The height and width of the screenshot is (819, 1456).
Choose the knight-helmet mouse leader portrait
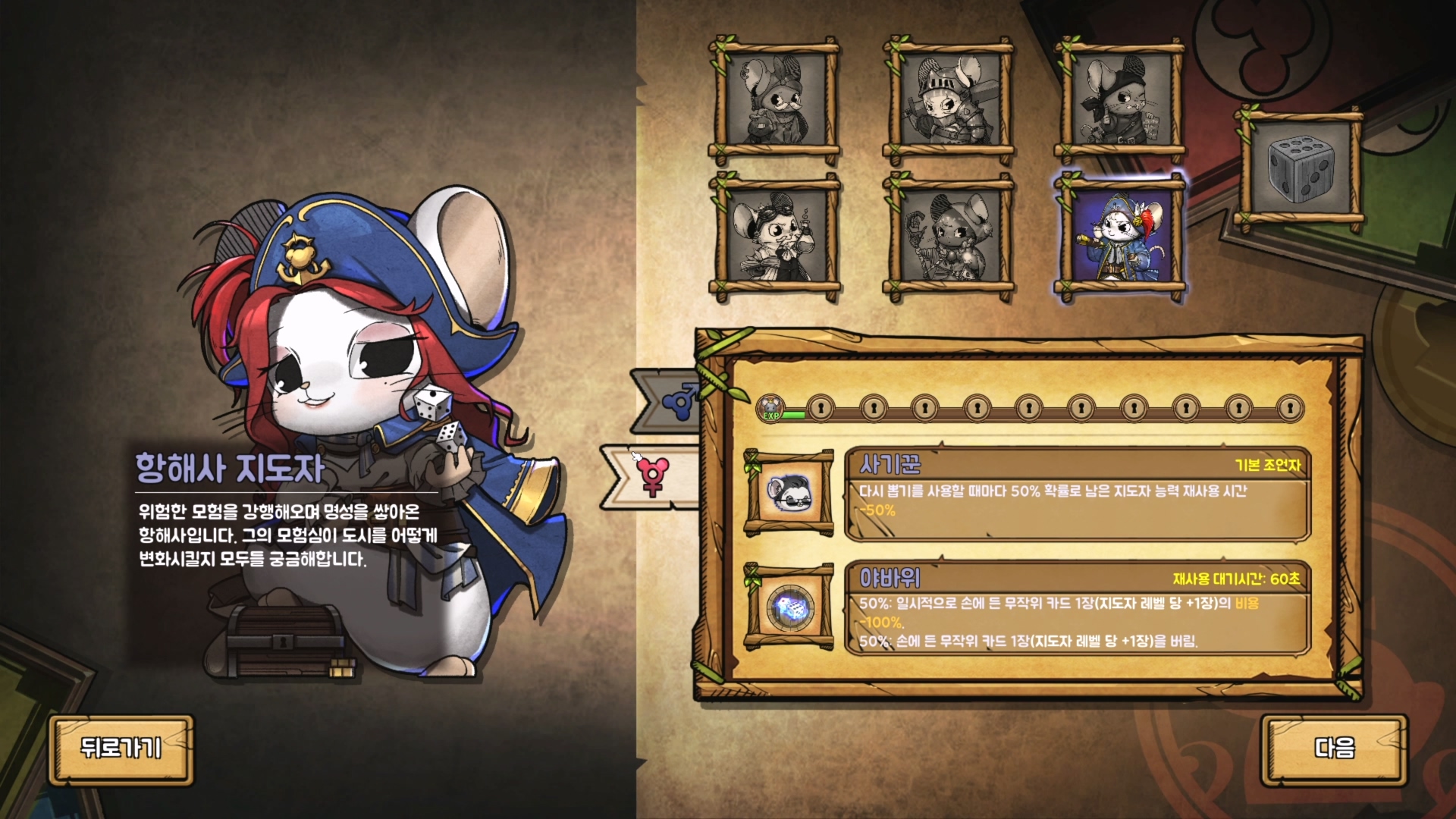[x=948, y=101]
